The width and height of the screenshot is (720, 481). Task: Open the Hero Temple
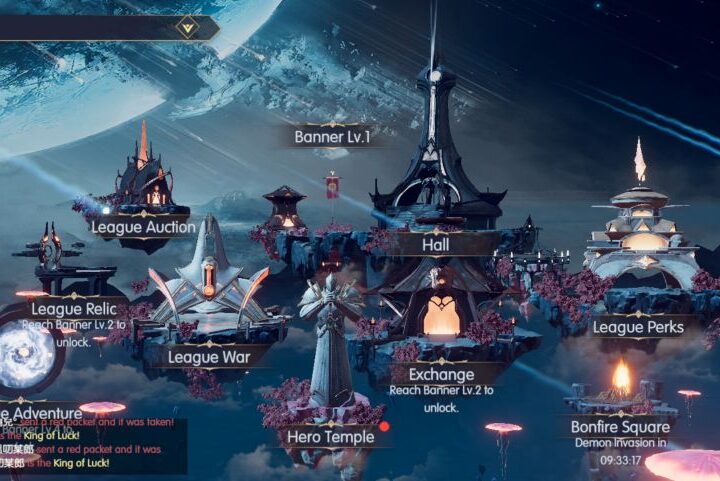click(330, 436)
